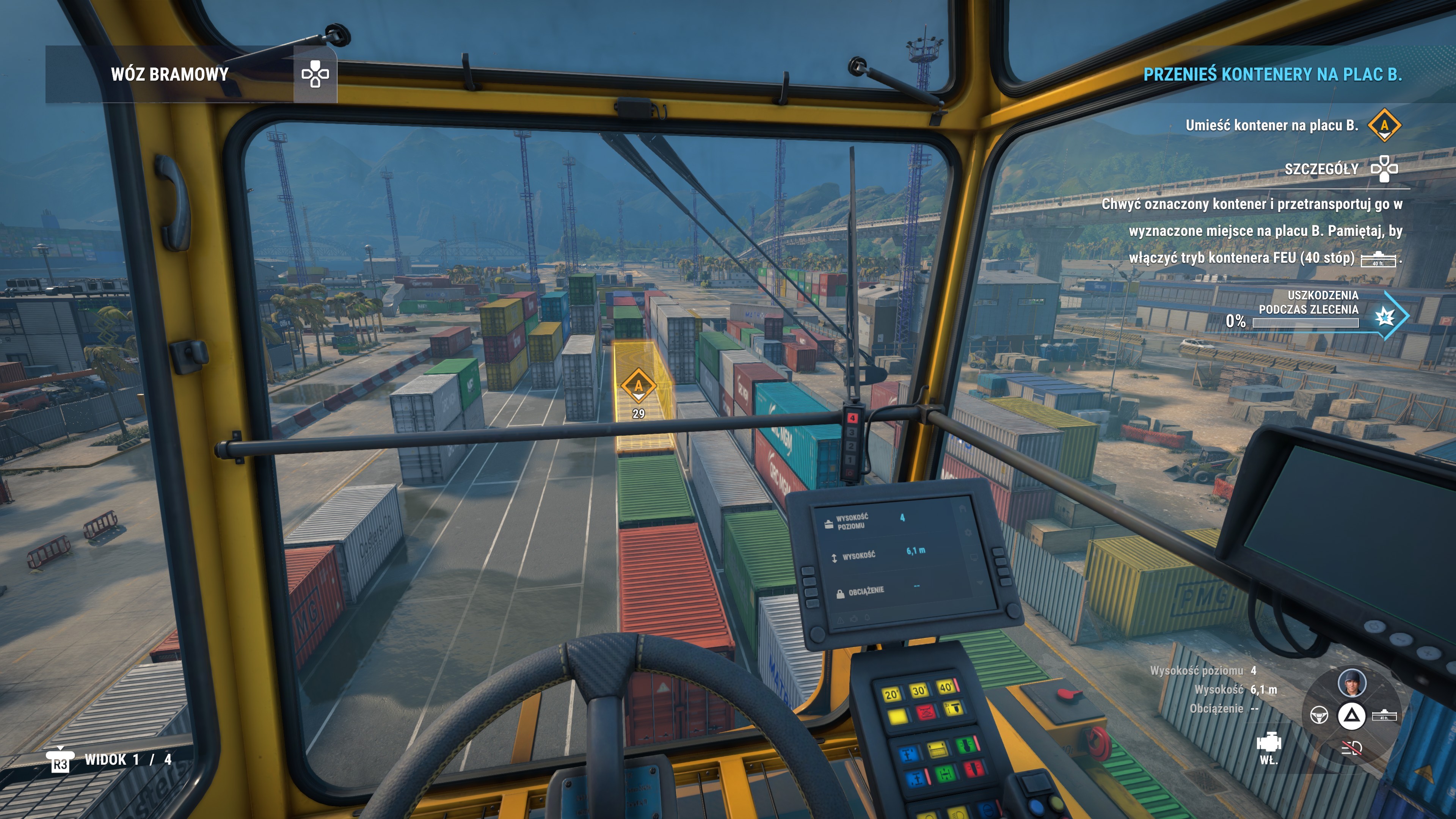The image size is (1456, 819).
Task: Show the SZCZEGÓŁY objective details
Action: [x=1321, y=169]
